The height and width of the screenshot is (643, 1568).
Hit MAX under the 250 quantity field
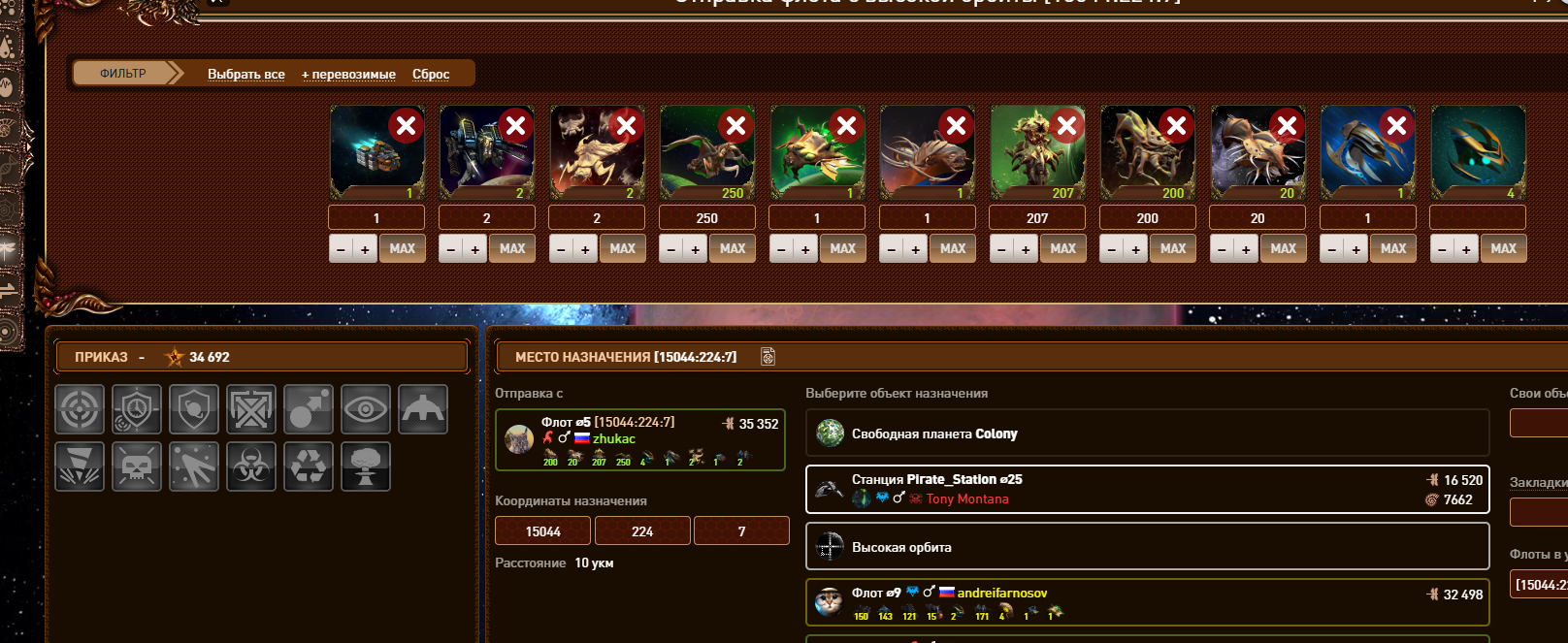click(733, 248)
